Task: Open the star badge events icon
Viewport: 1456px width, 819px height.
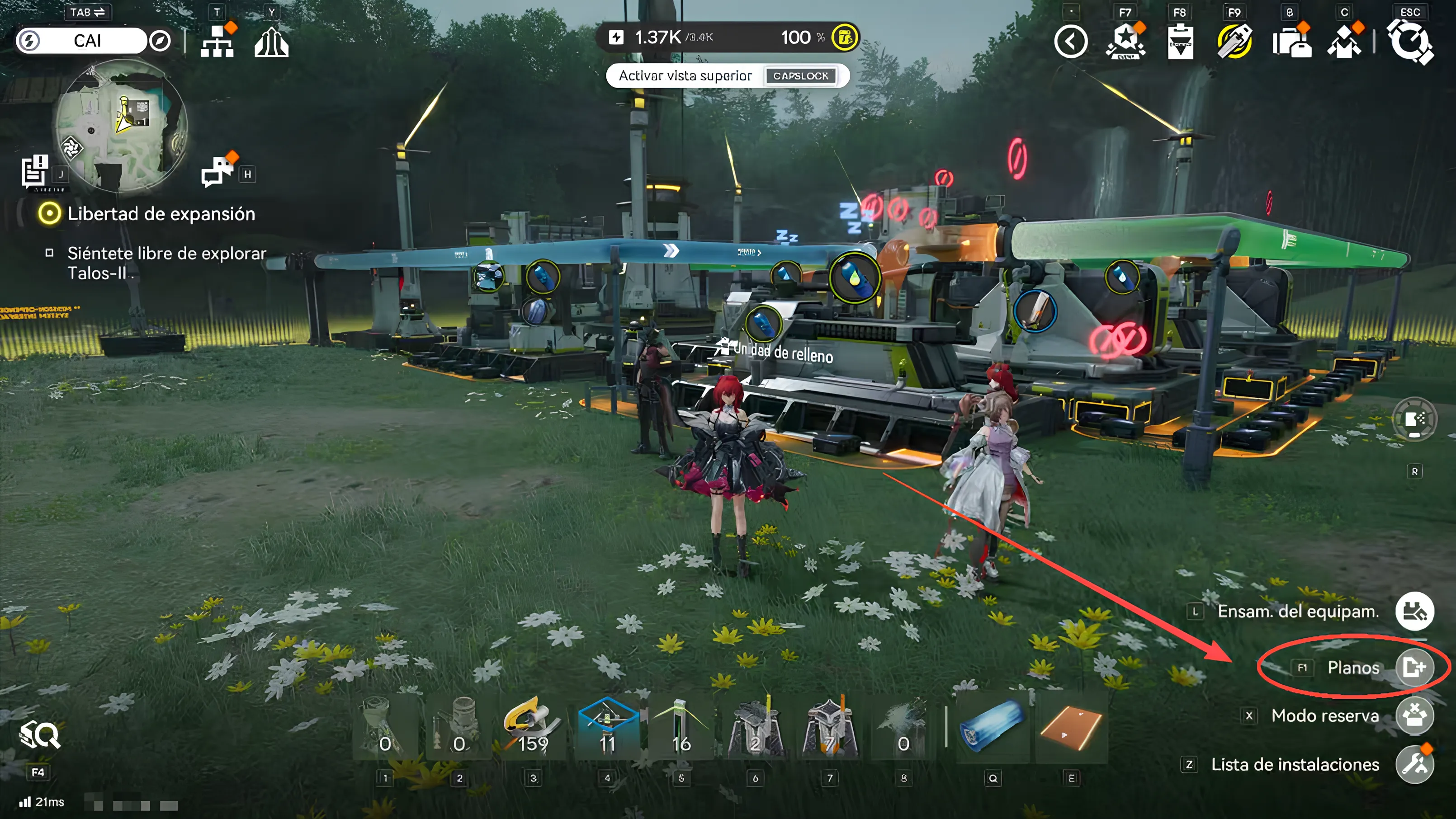Action: click(x=1125, y=42)
